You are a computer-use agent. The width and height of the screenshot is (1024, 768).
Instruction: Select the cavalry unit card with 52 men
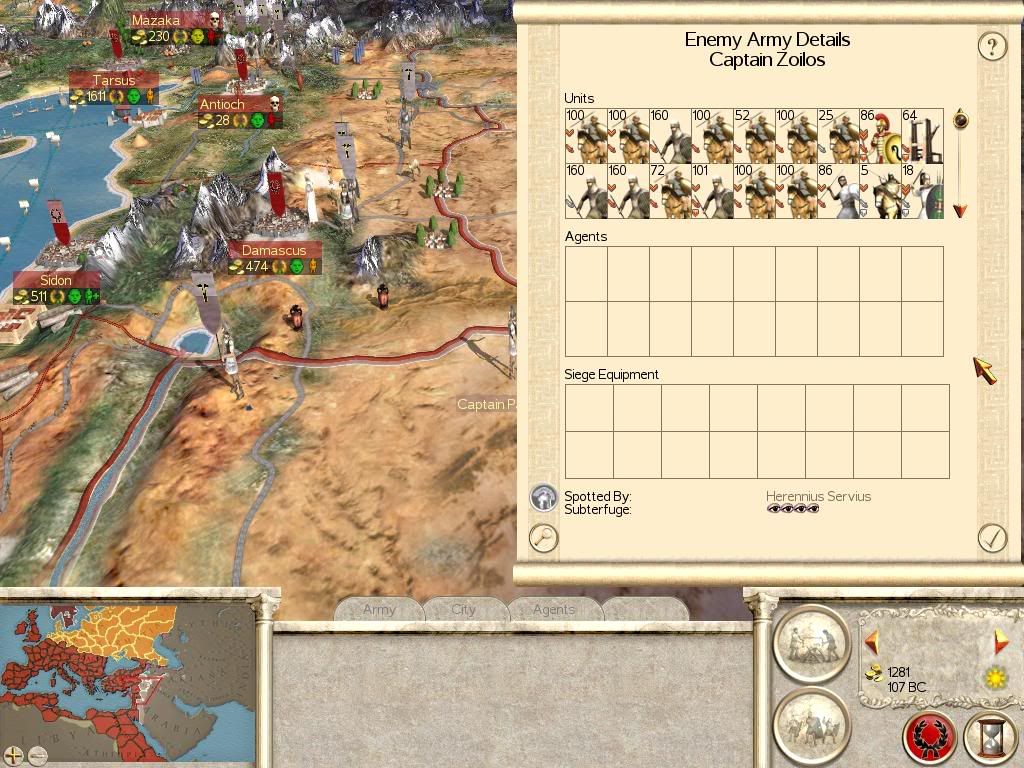click(754, 137)
